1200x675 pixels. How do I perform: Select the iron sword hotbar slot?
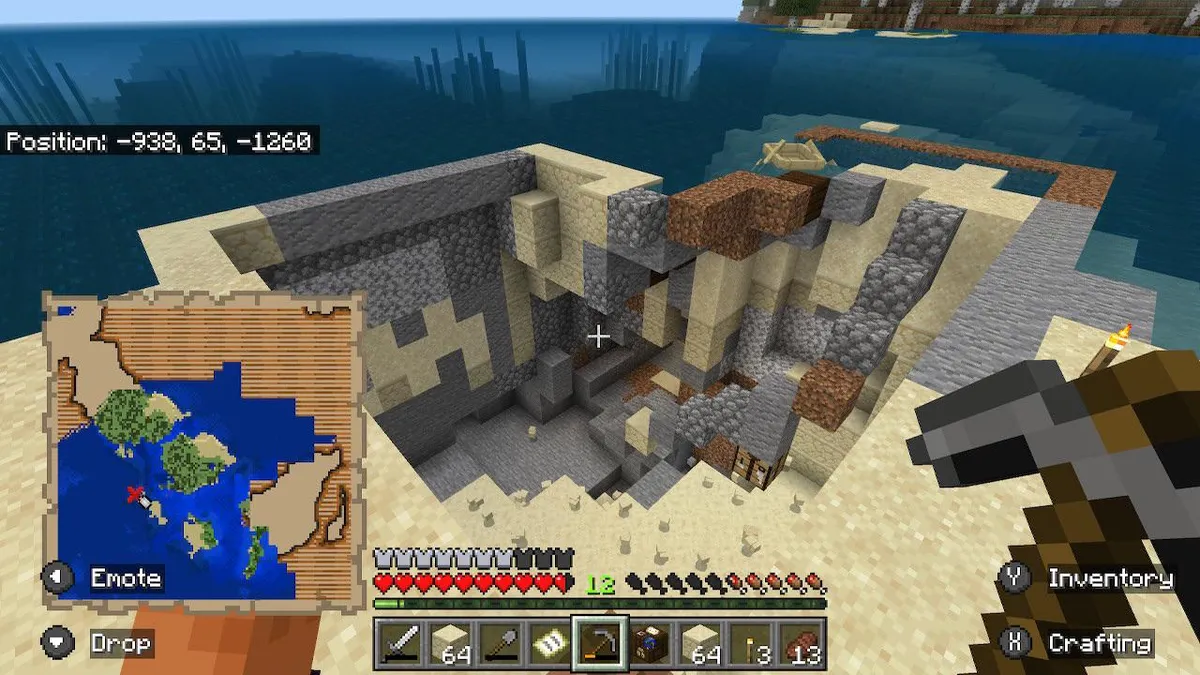point(399,643)
